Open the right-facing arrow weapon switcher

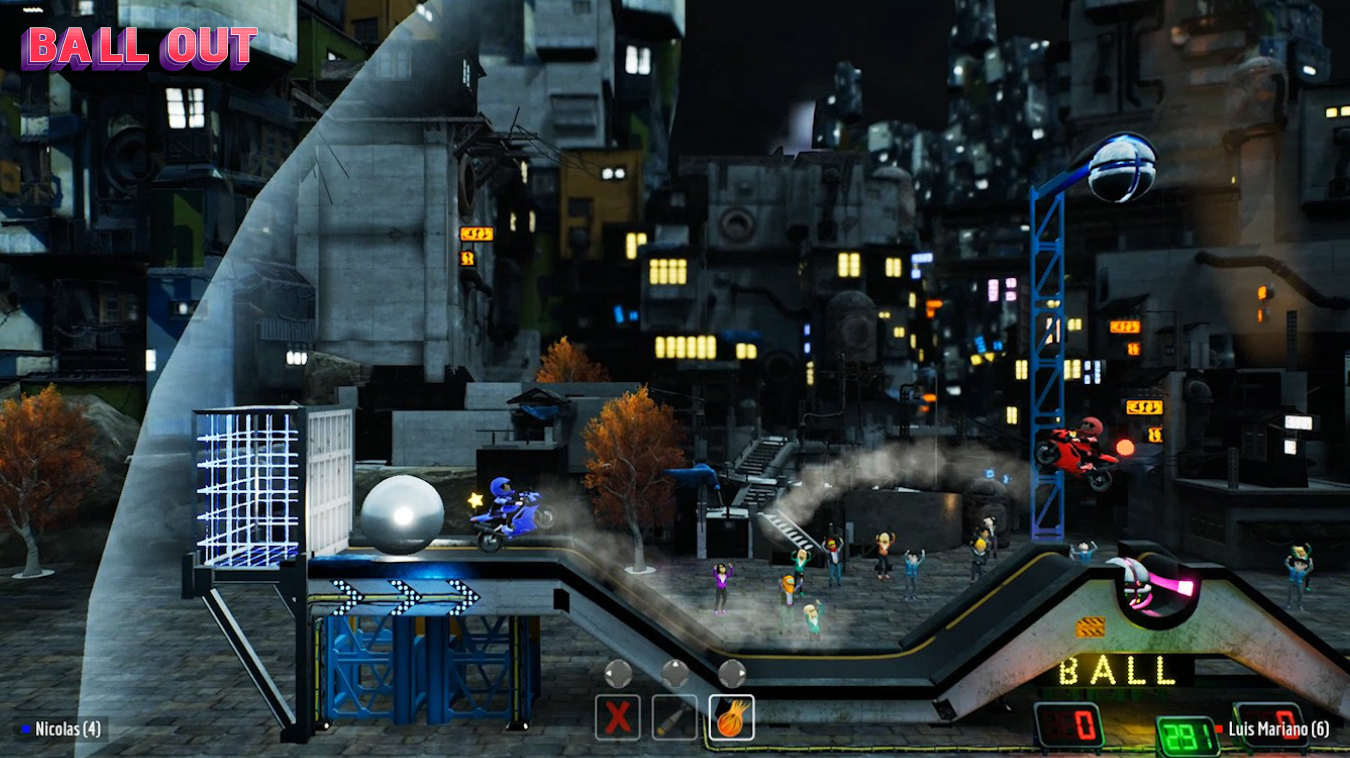[731, 673]
